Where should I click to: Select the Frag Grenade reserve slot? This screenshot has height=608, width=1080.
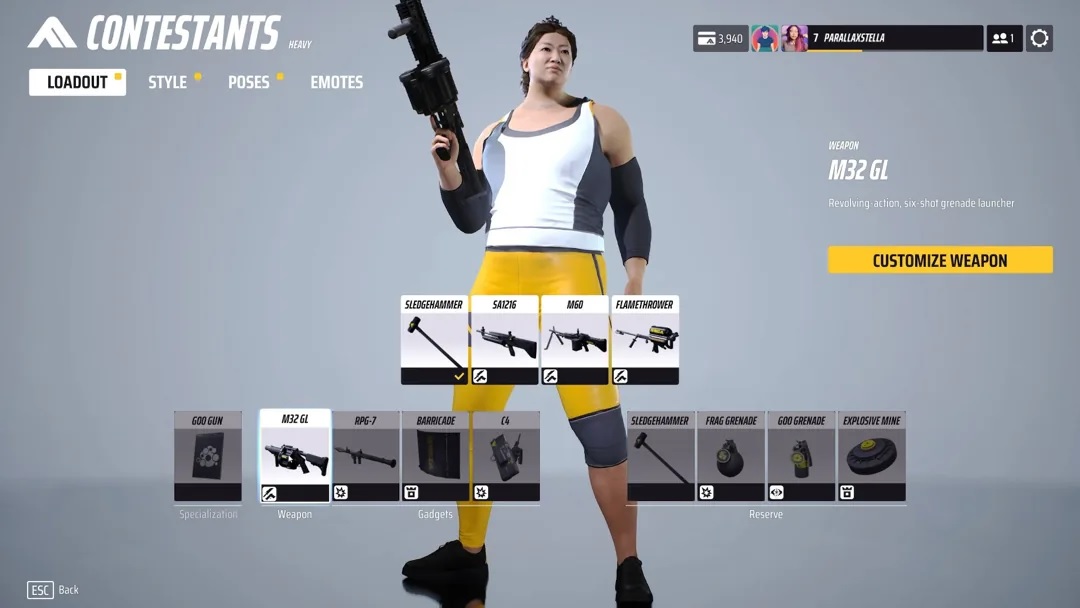pyautogui.click(x=731, y=456)
